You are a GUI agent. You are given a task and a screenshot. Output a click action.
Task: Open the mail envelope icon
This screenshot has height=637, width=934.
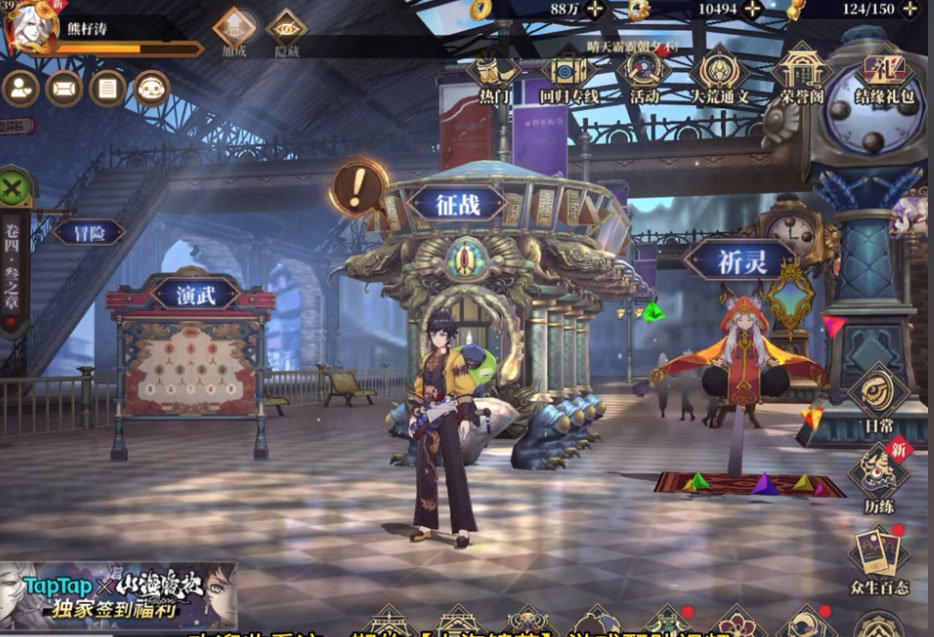[x=64, y=89]
